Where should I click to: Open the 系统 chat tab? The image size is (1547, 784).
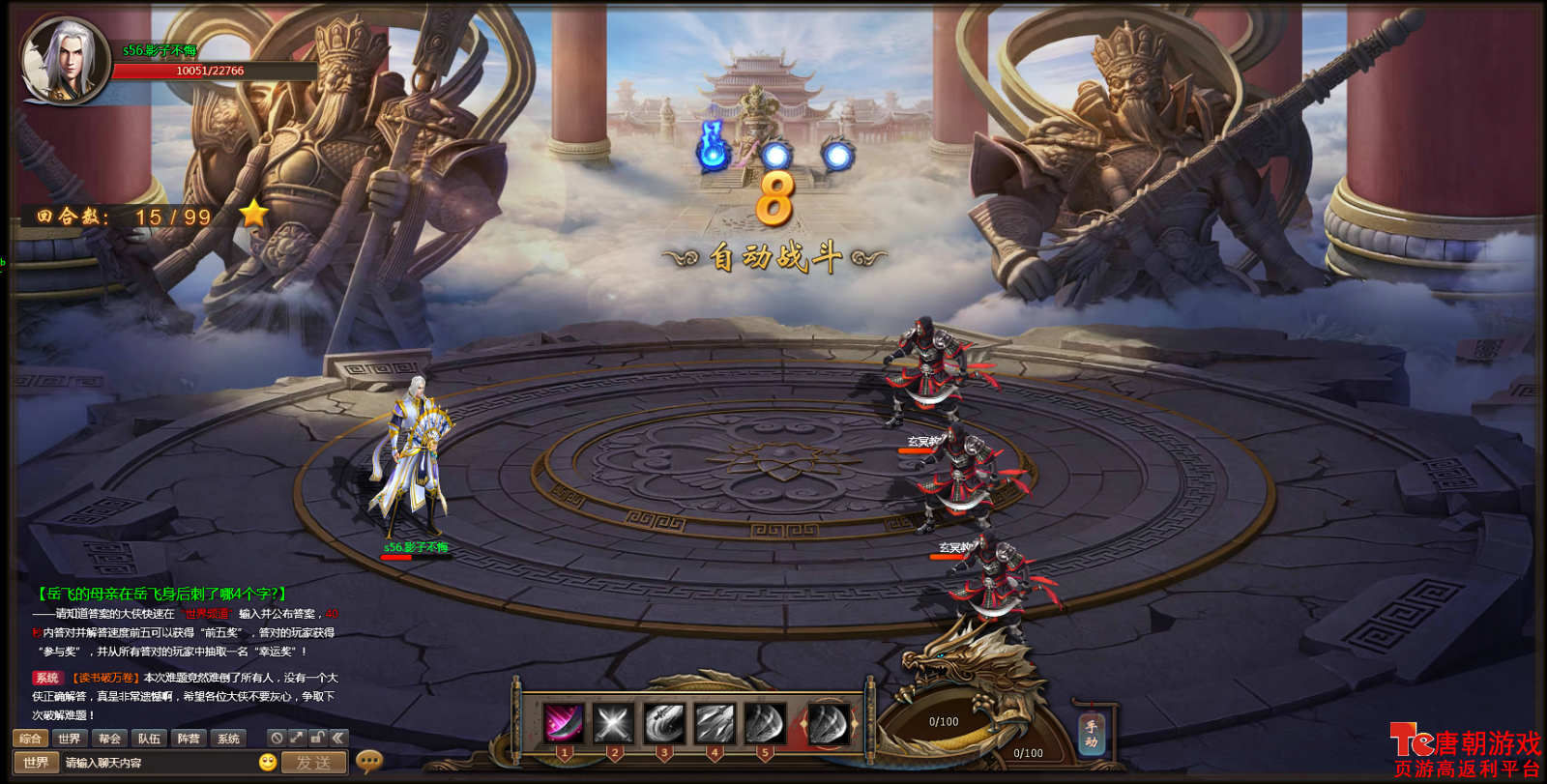pyautogui.click(x=228, y=739)
